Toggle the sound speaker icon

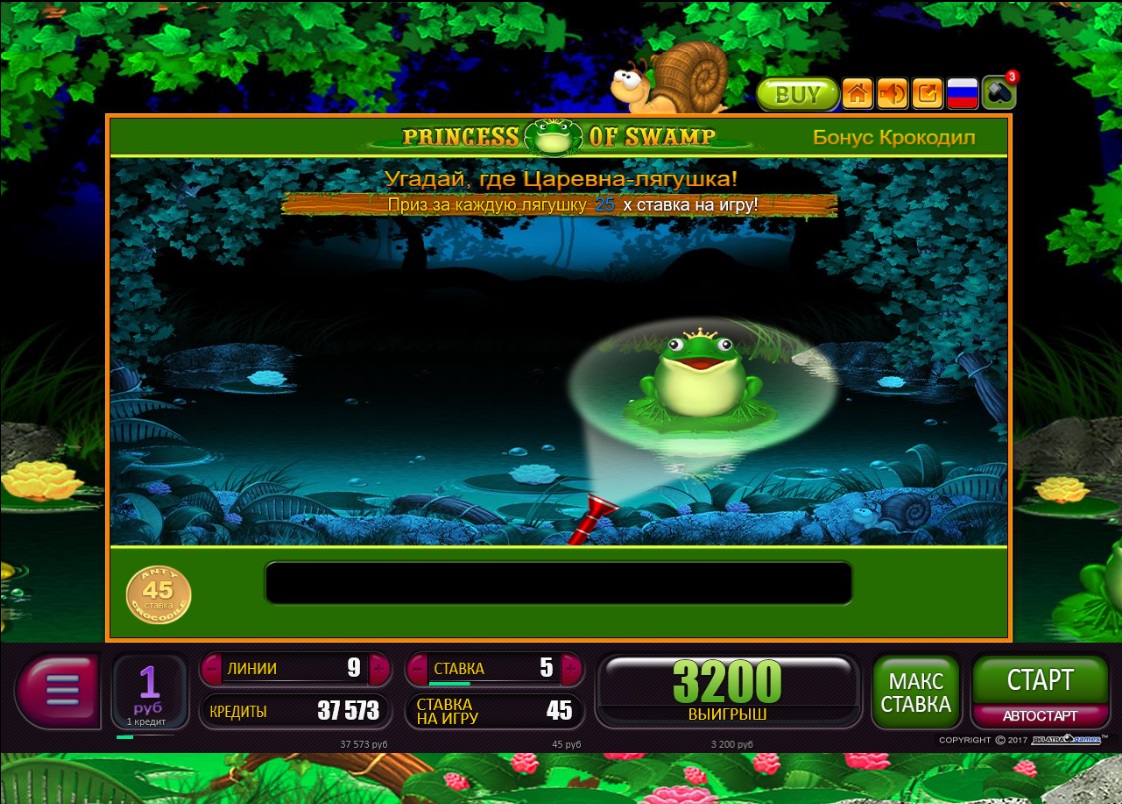892,94
